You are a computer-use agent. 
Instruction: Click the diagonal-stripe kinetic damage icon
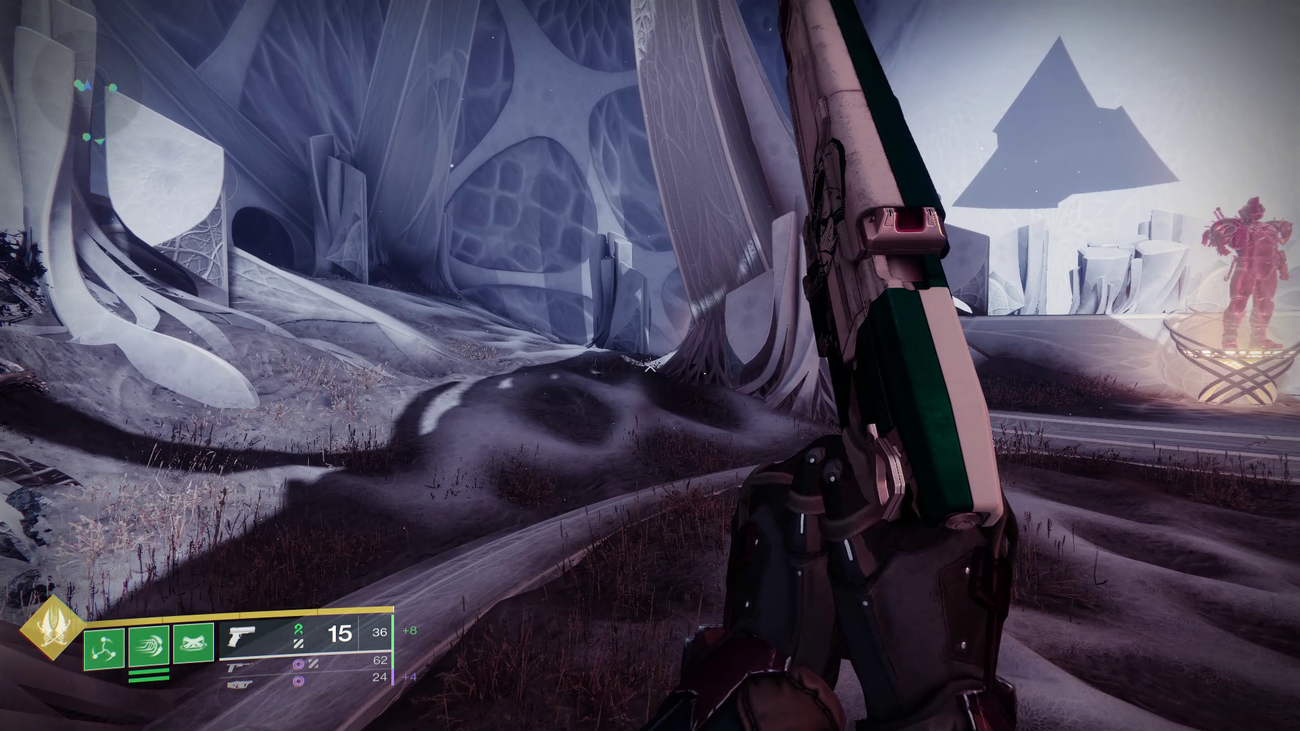pos(299,645)
